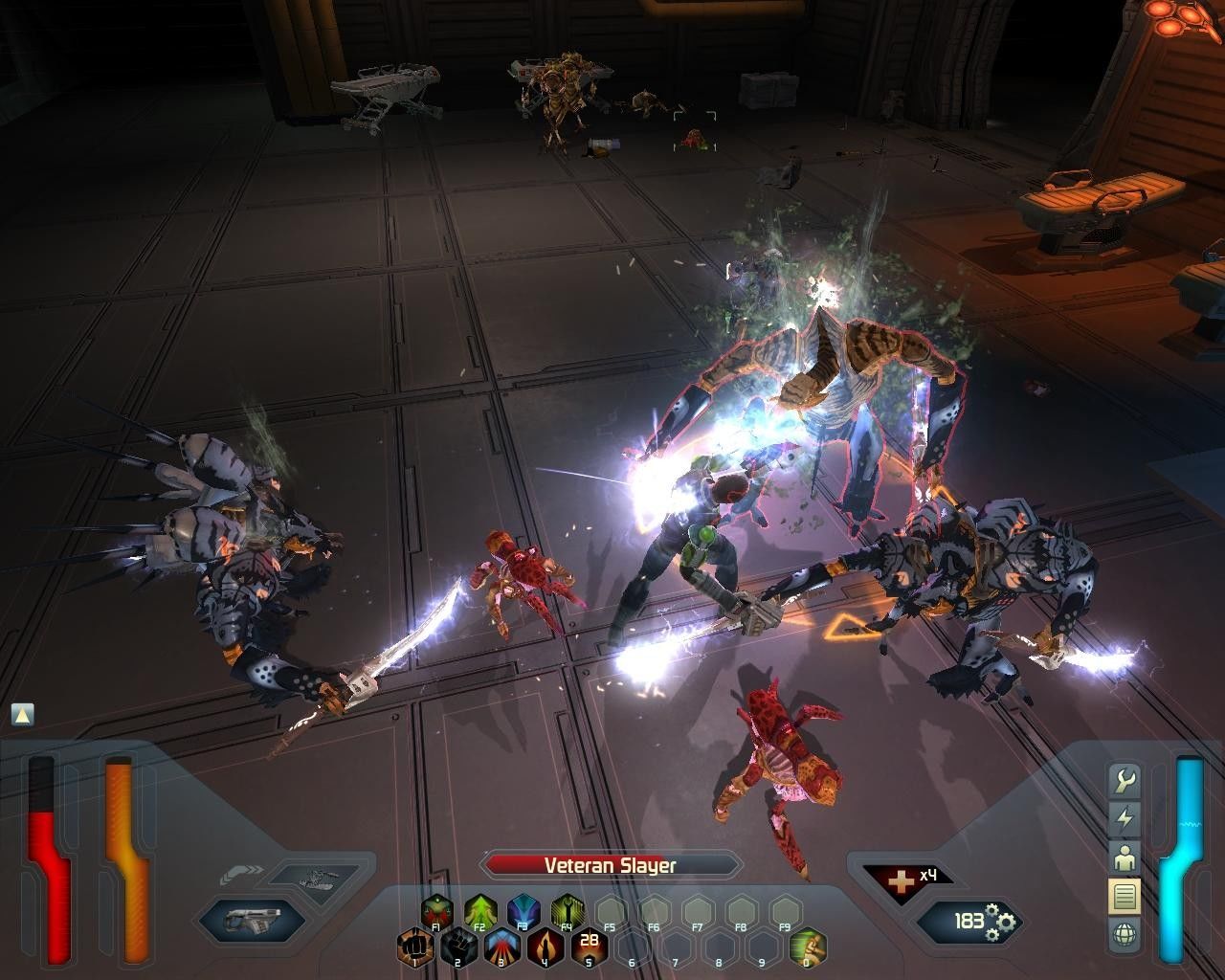Open the globe map button

1125,935
